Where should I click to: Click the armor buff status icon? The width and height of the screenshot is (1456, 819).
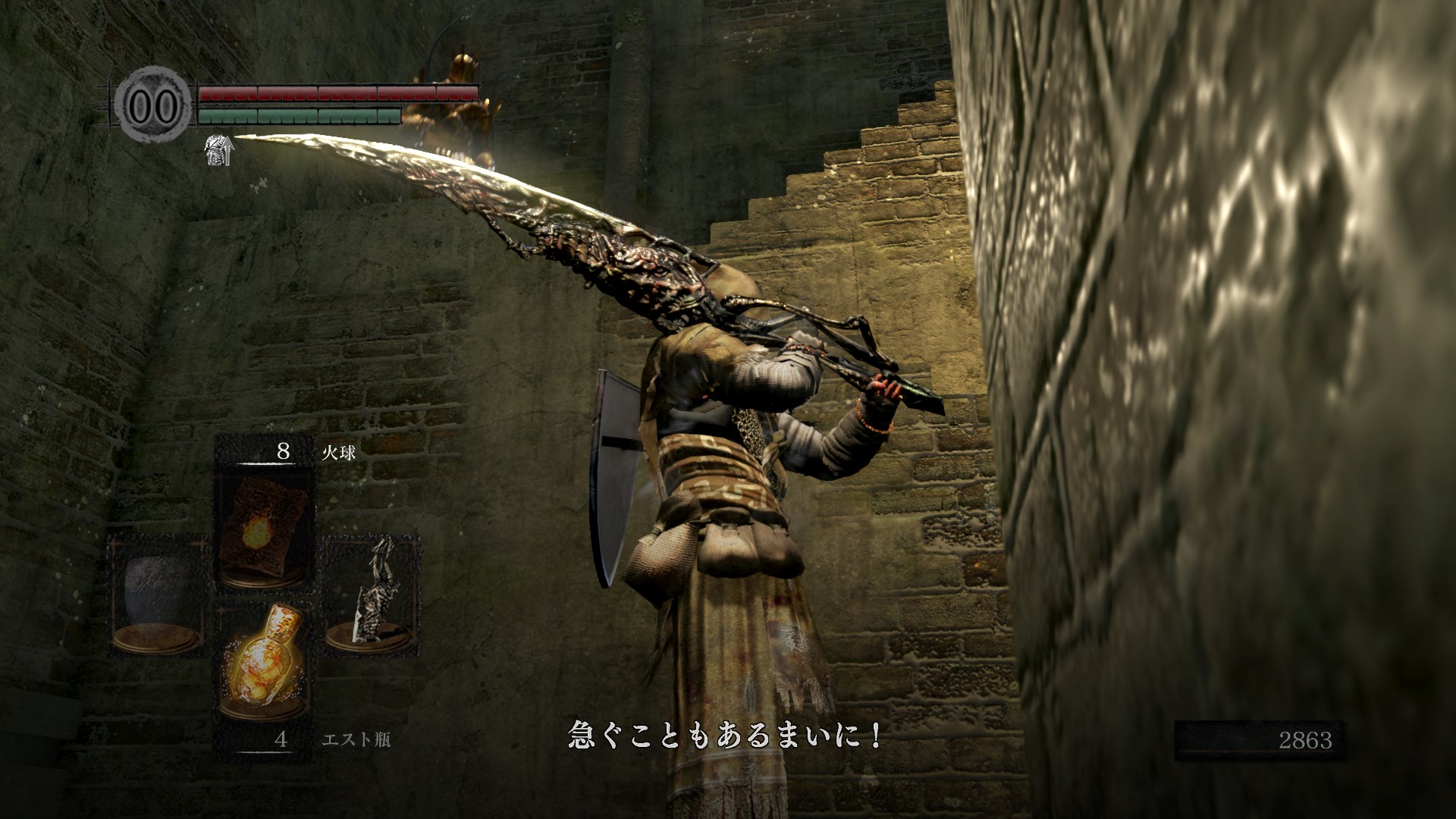(218, 151)
